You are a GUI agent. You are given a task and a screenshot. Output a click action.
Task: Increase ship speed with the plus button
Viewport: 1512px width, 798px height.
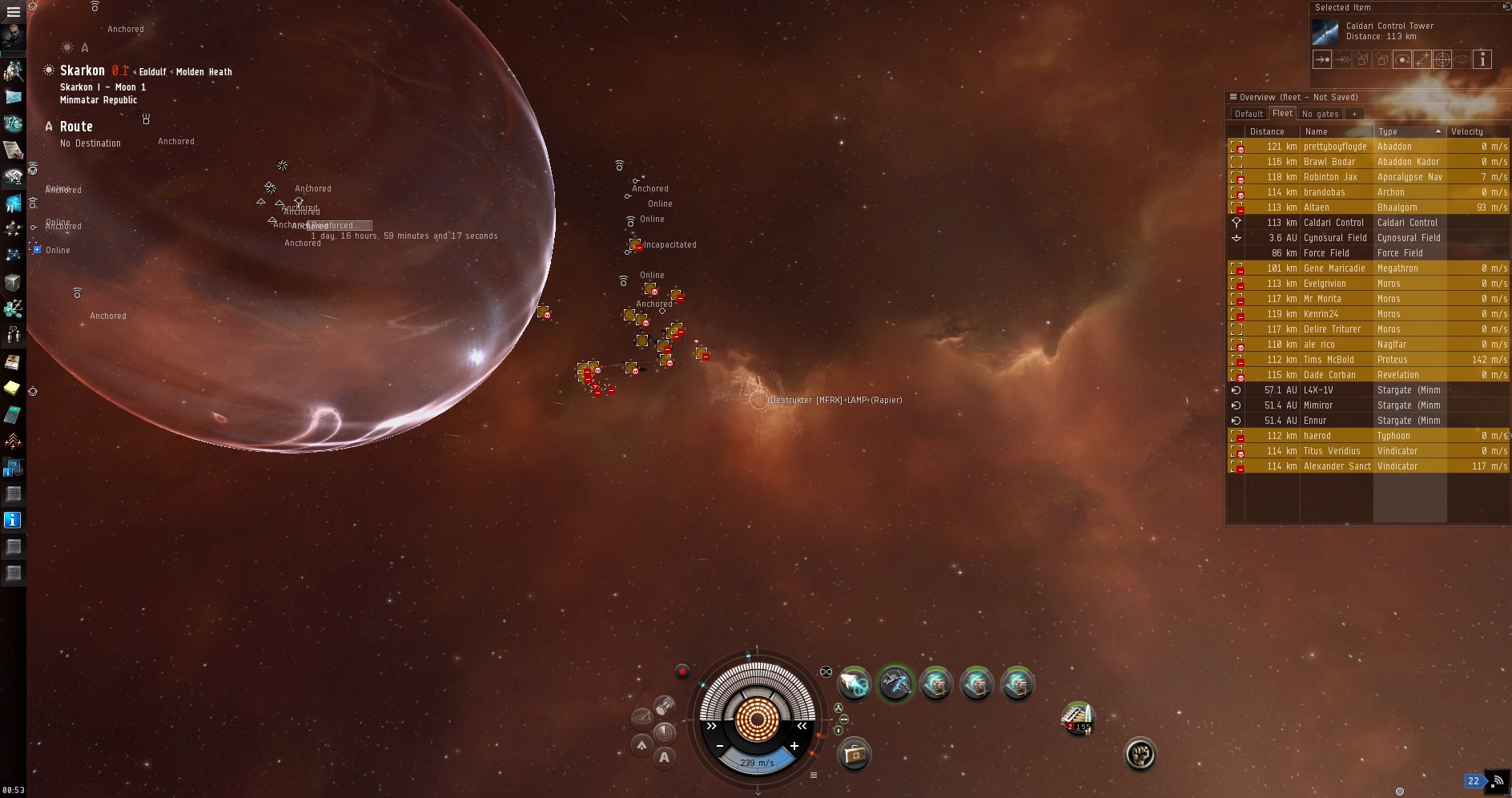point(794,746)
